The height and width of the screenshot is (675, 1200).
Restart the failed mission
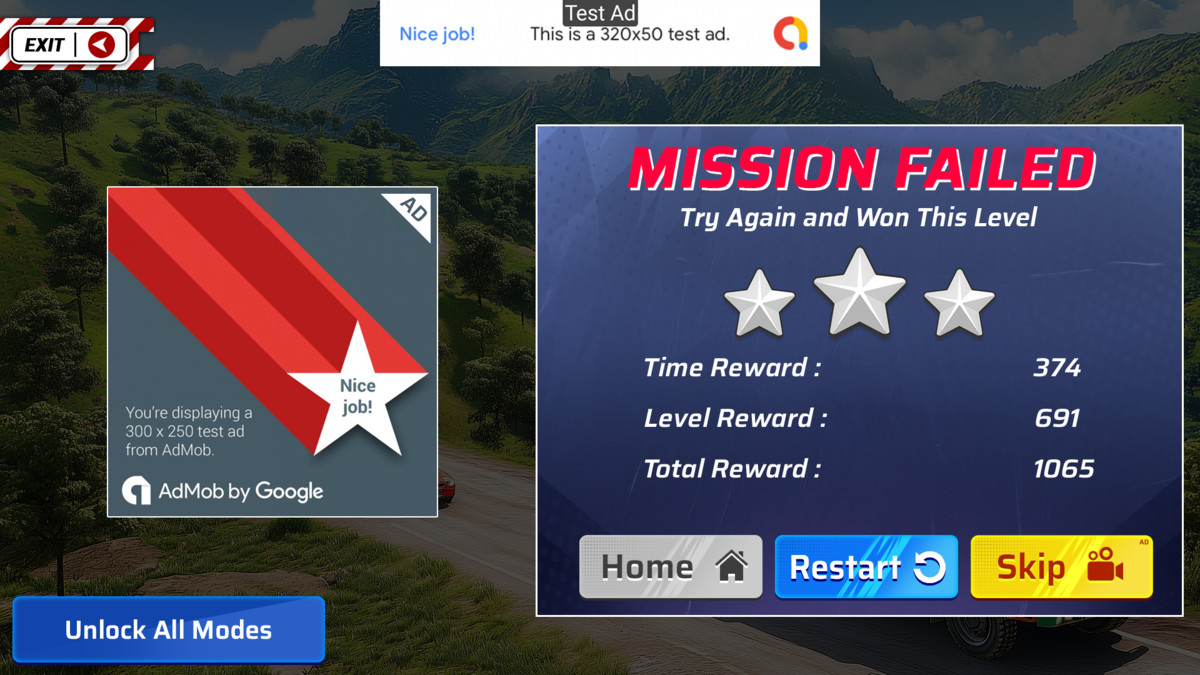click(x=866, y=567)
